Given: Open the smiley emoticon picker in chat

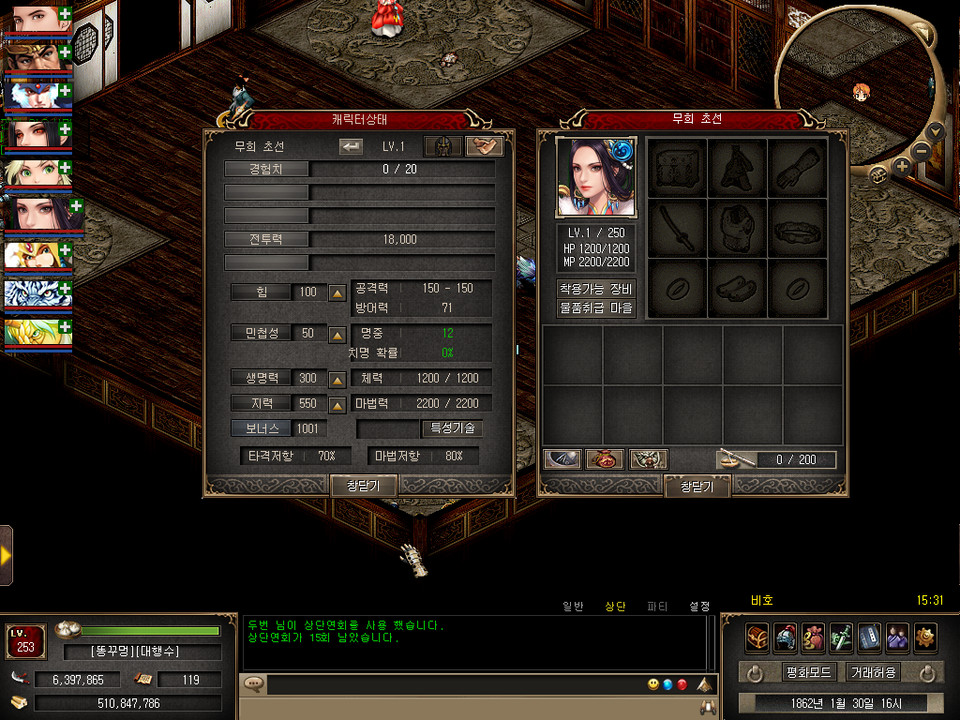Looking at the screenshot, I should point(653,684).
